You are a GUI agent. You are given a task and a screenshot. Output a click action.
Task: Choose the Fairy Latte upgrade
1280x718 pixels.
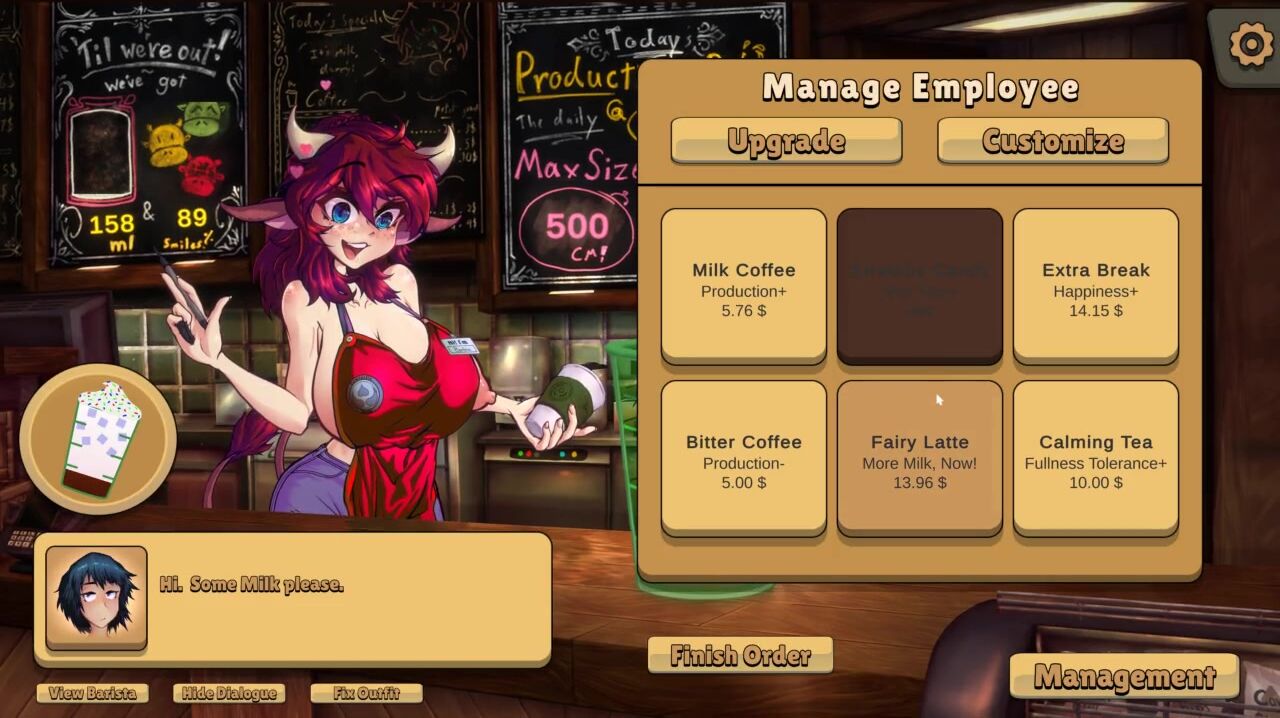point(920,458)
